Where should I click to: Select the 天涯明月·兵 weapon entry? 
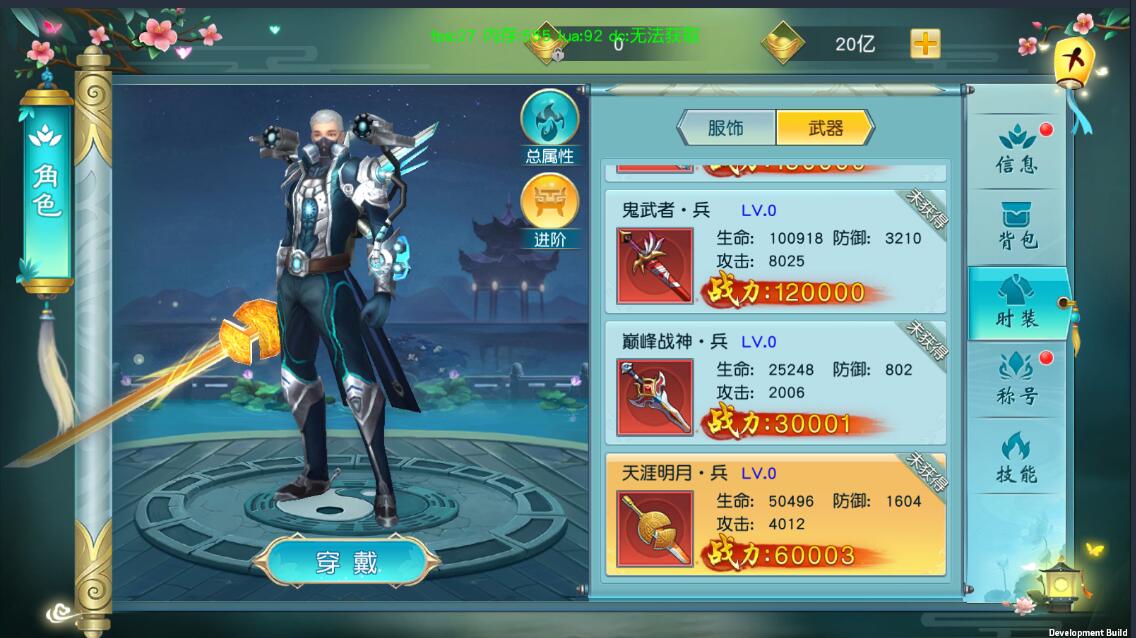[775, 513]
